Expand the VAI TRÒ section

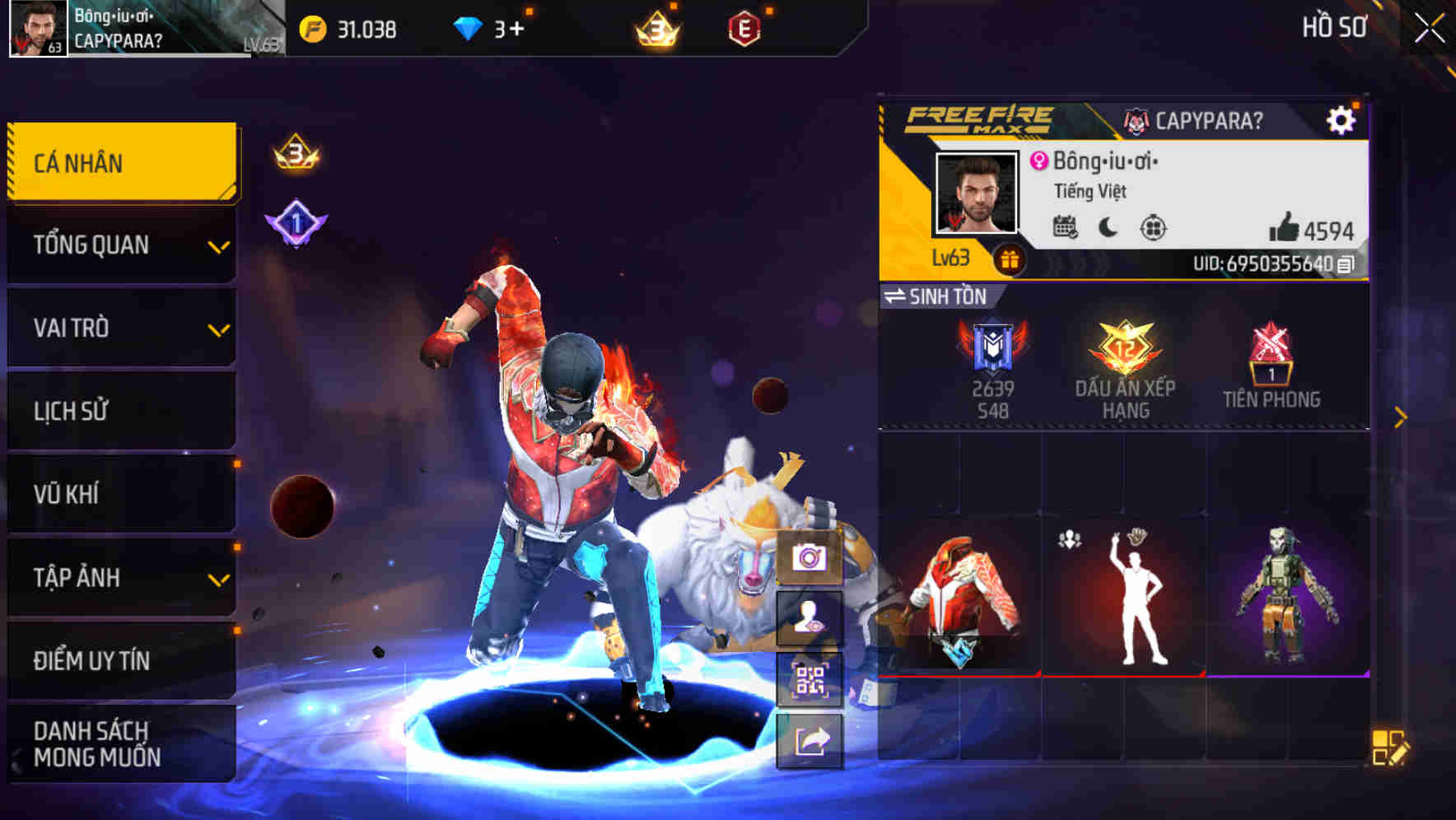(119, 328)
